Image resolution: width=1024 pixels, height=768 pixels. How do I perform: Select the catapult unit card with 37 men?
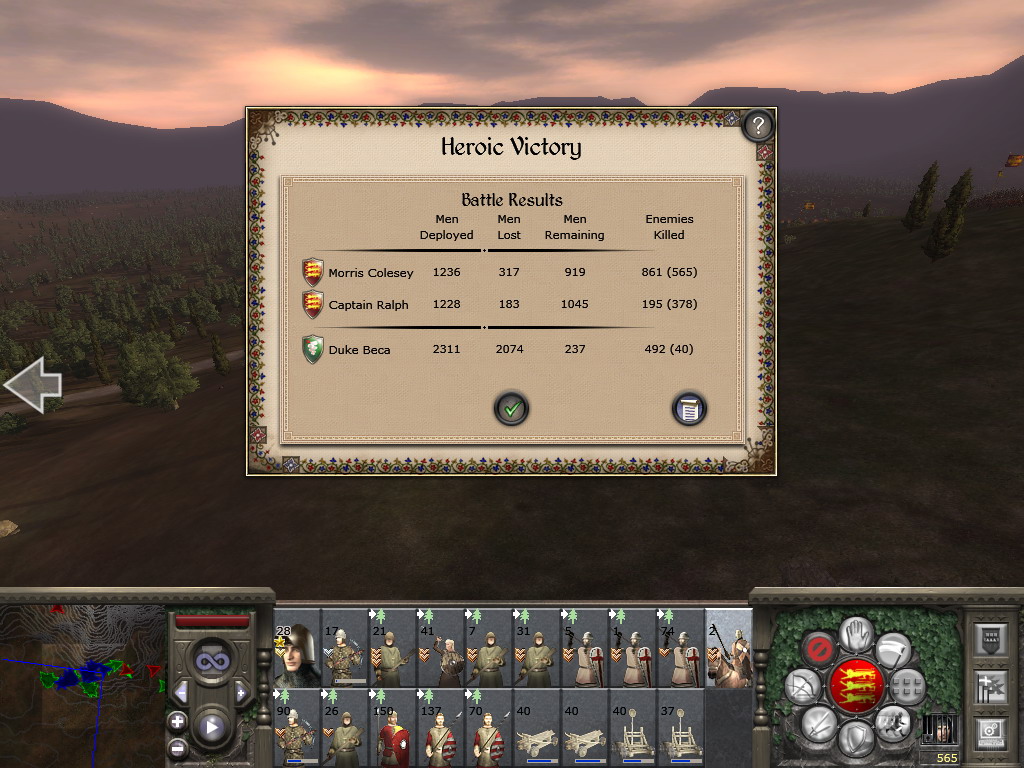[x=681, y=728]
